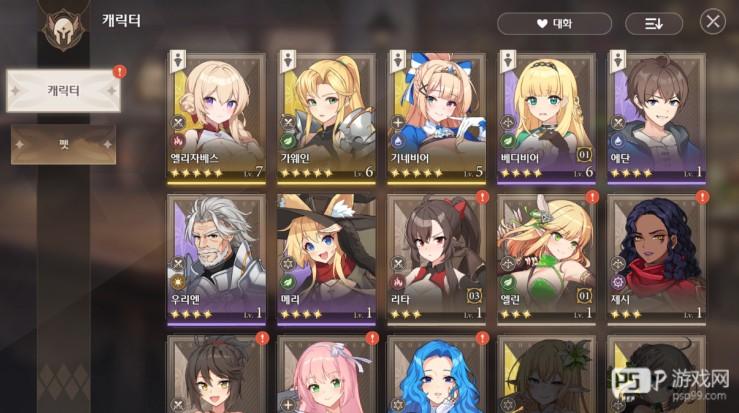The width and height of the screenshot is (739, 413).
Task: Select the 엘린 character card
Action: click(546, 258)
